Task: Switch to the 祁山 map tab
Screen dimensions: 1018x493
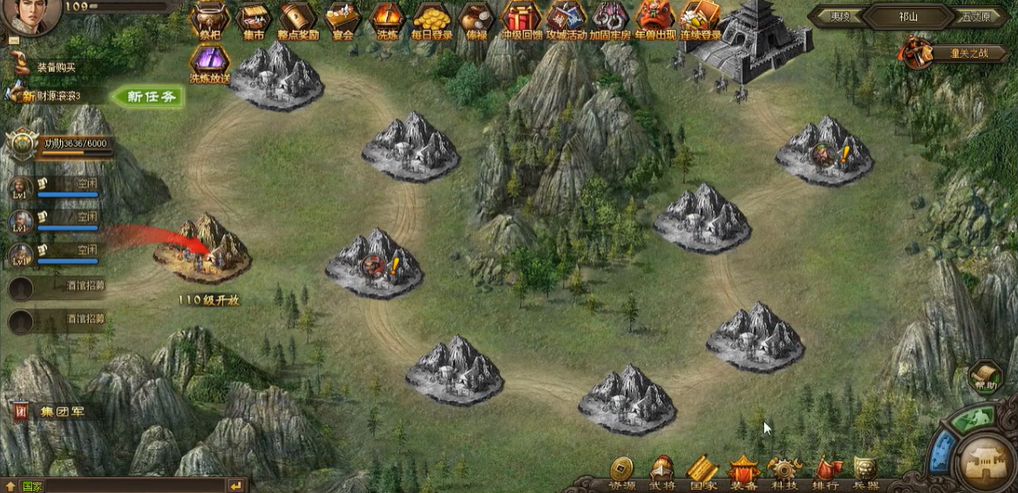Action: 907,16
